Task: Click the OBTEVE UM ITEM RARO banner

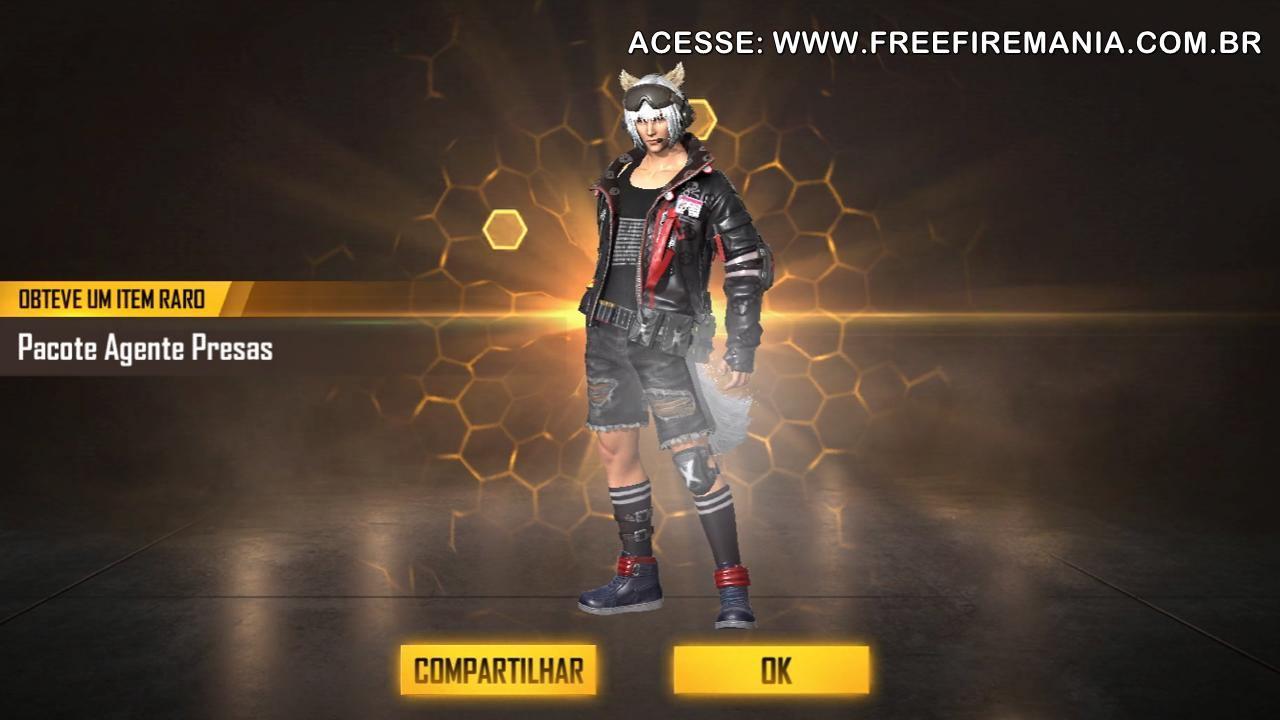Action: (110, 299)
